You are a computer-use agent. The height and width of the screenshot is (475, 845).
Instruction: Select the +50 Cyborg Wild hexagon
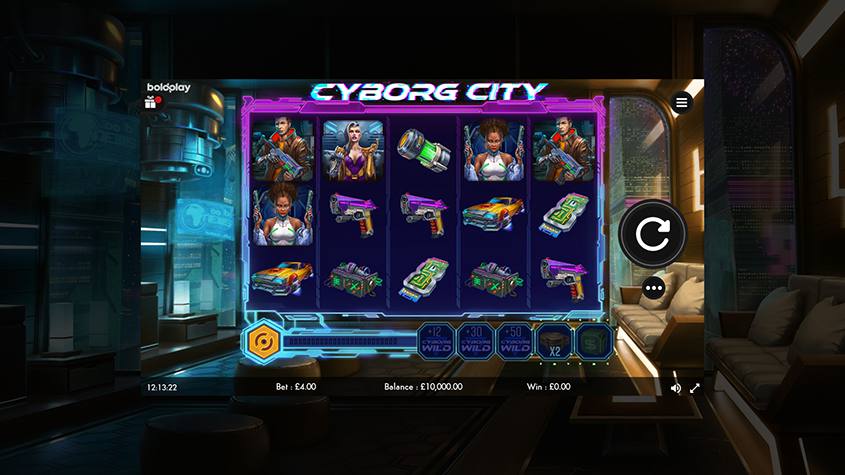(514, 341)
